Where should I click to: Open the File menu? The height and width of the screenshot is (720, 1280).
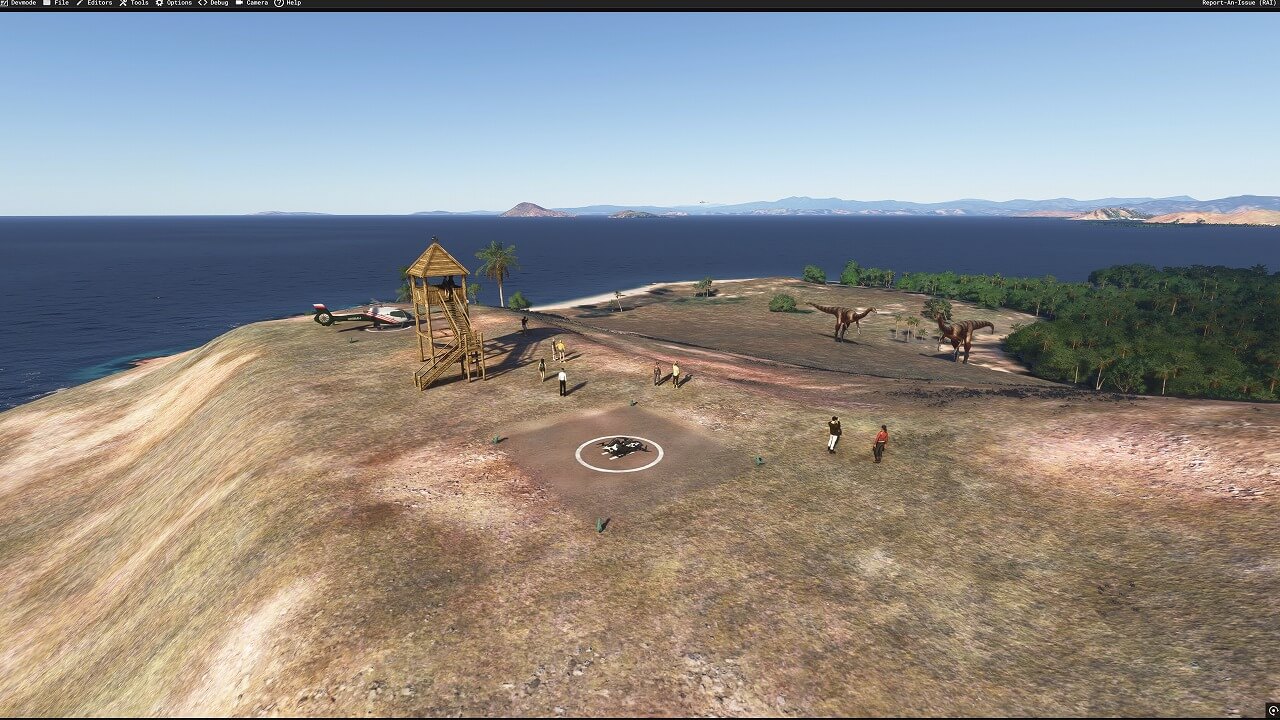pyautogui.click(x=56, y=3)
